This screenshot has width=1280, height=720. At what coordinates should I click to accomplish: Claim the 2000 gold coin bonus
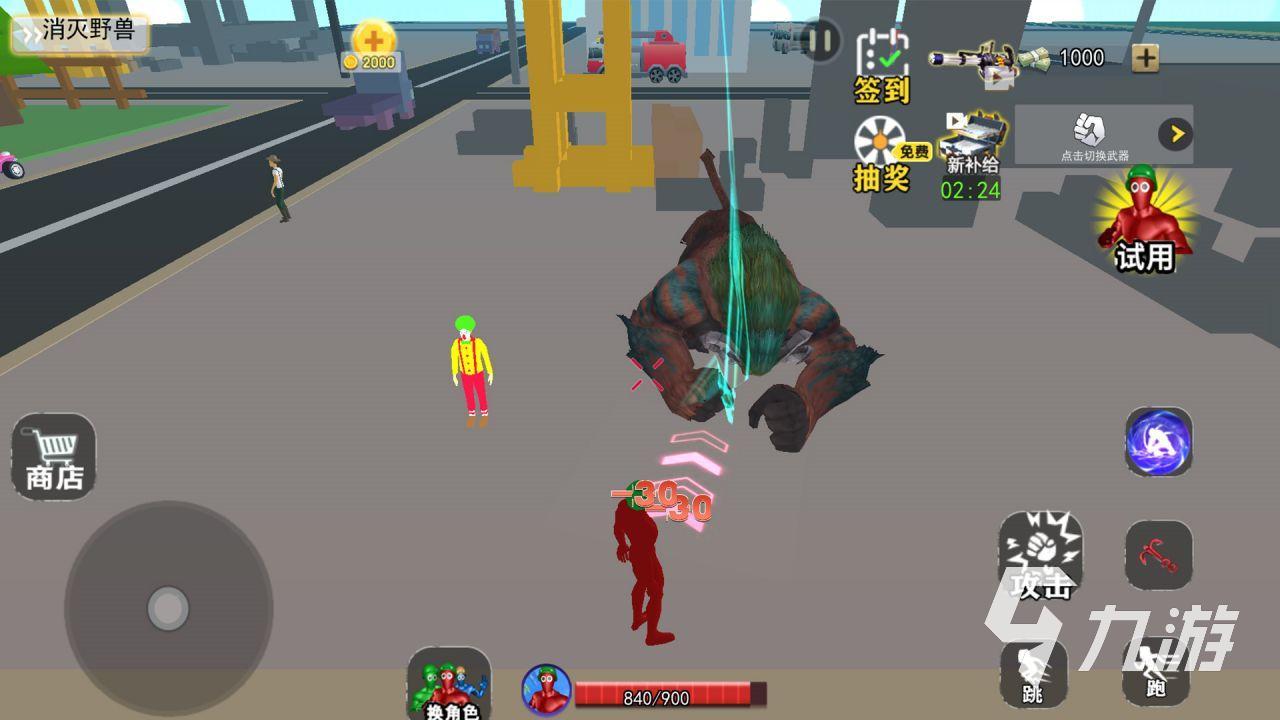coord(374,46)
